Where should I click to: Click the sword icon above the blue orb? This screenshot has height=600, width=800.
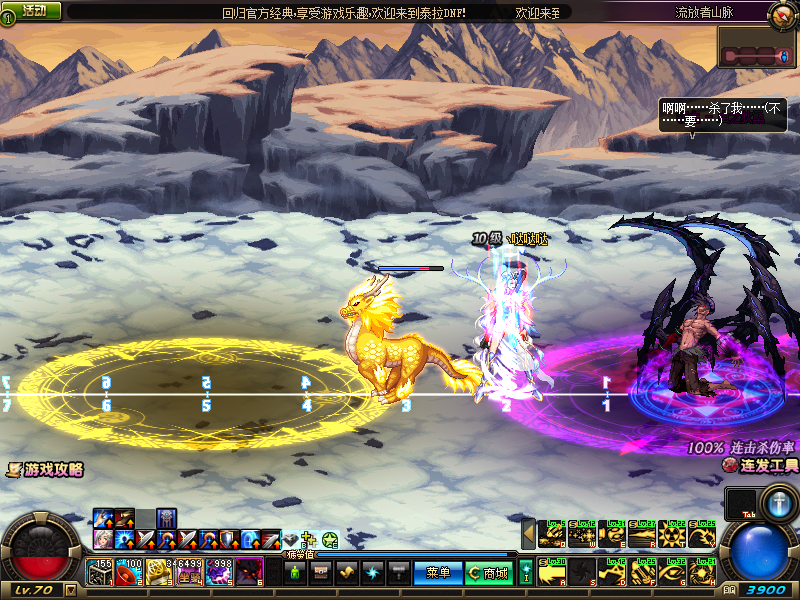coord(778,503)
